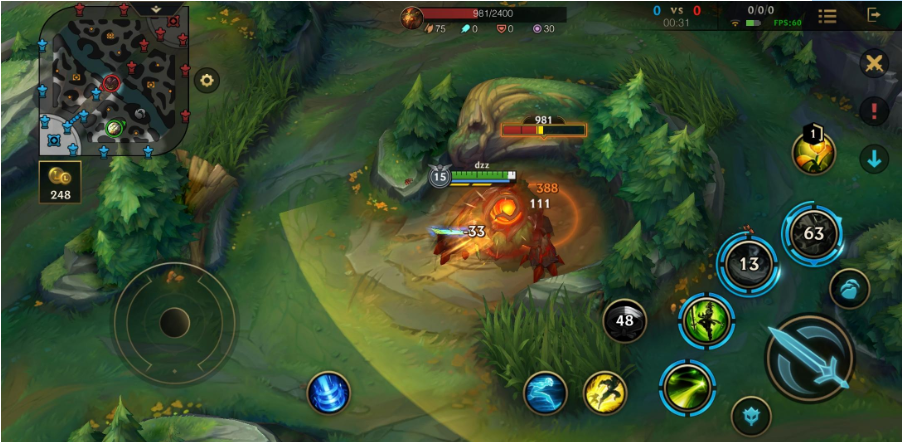This screenshot has width=902, height=442.
Task: Cast the blue wave summoner spell
Action: [546, 392]
